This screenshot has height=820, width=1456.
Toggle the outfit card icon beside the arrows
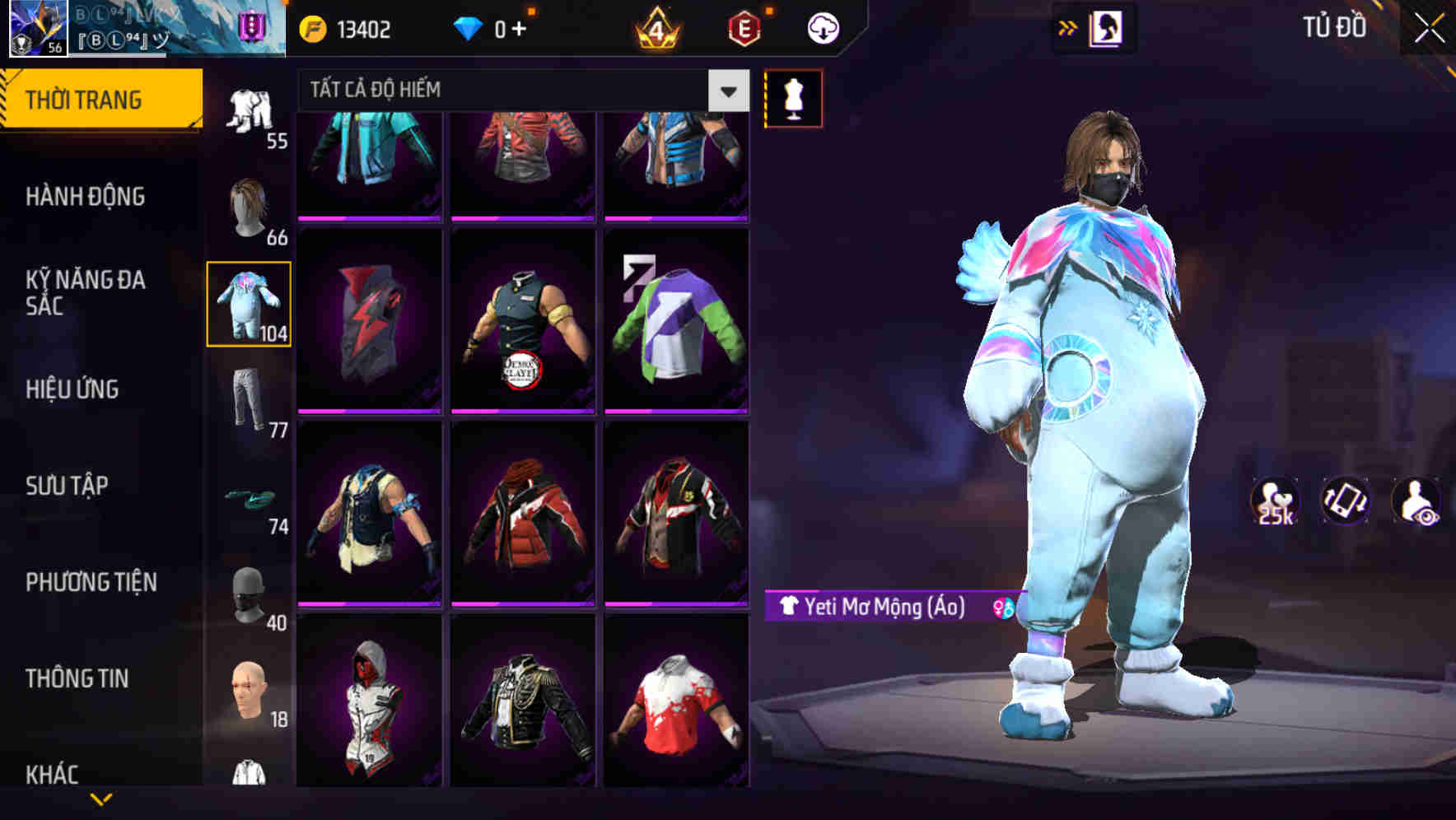(x=1104, y=27)
